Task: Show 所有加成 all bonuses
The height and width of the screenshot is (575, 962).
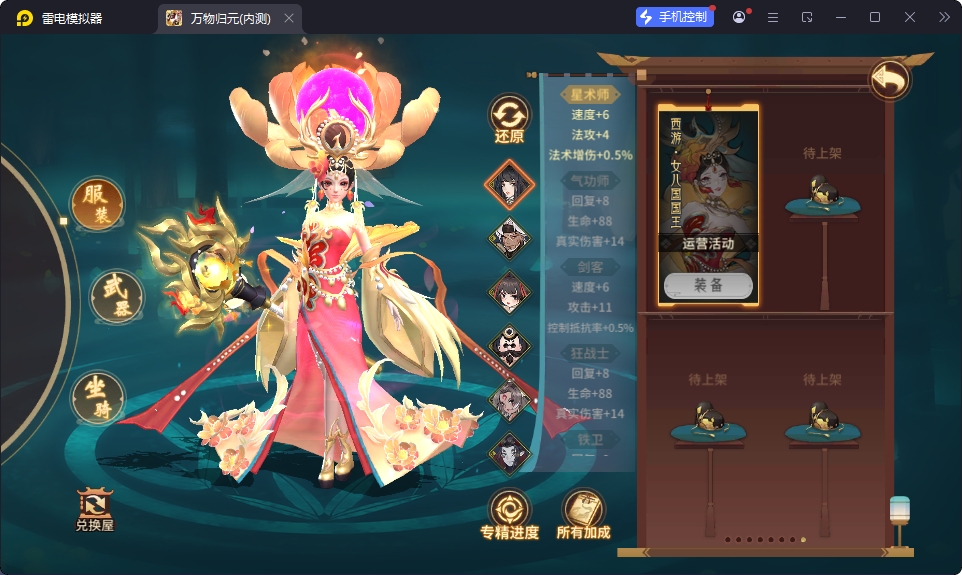Action: click(x=583, y=514)
